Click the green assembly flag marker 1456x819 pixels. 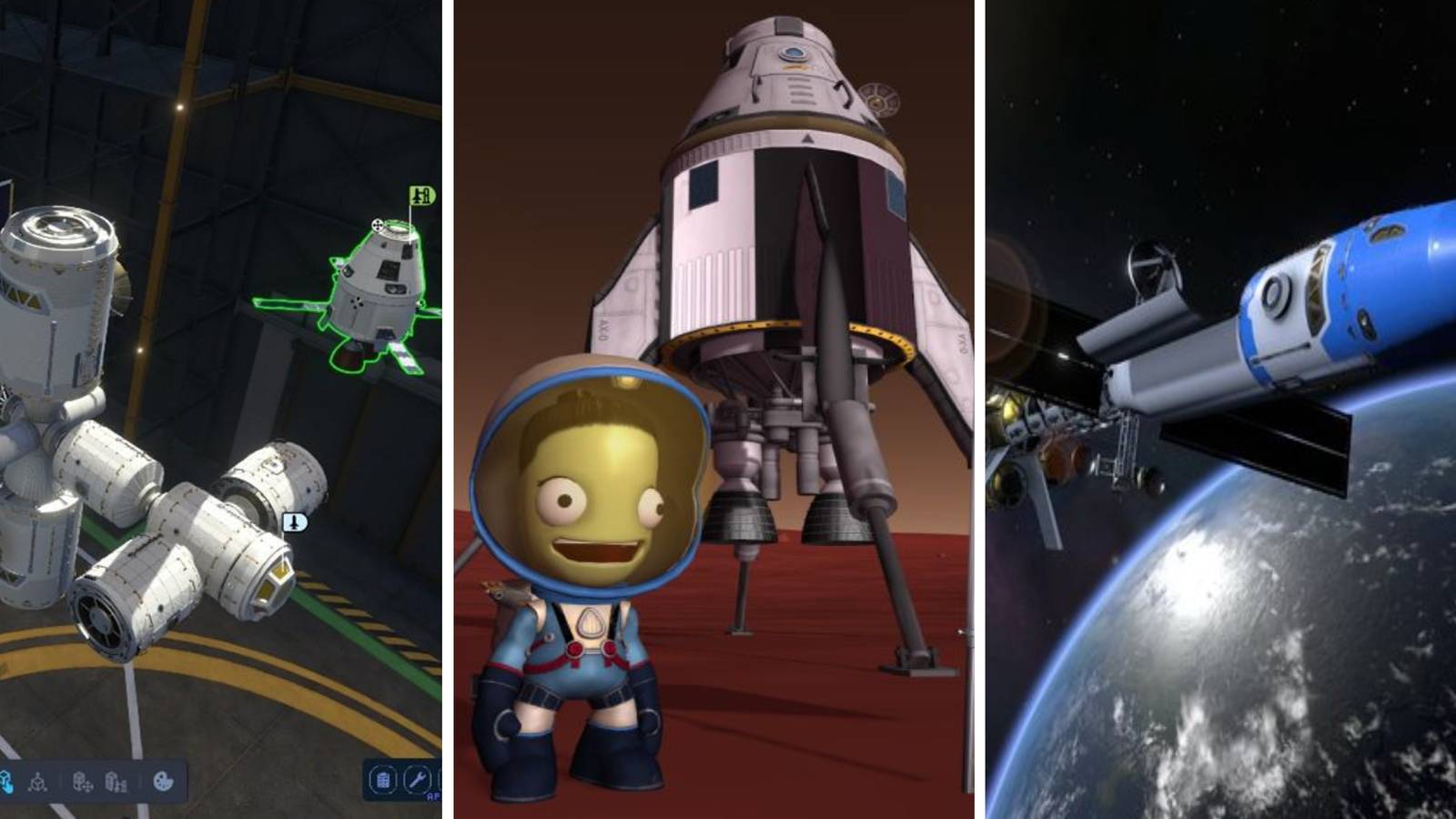(x=420, y=197)
